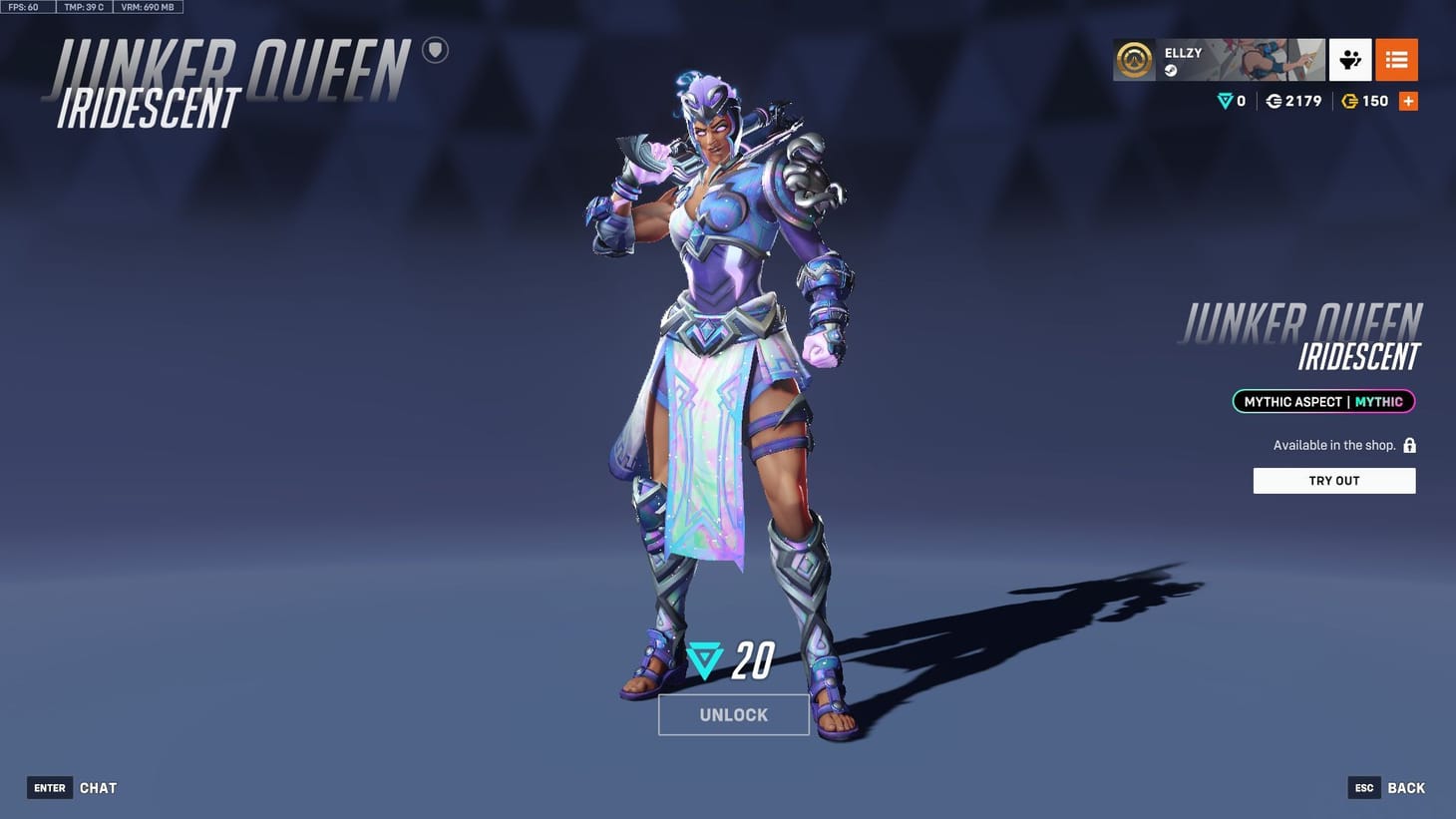1456x819 pixels.
Task: Click the orange plus icon to buy currency
Action: pyautogui.click(x=1409, y=100)
